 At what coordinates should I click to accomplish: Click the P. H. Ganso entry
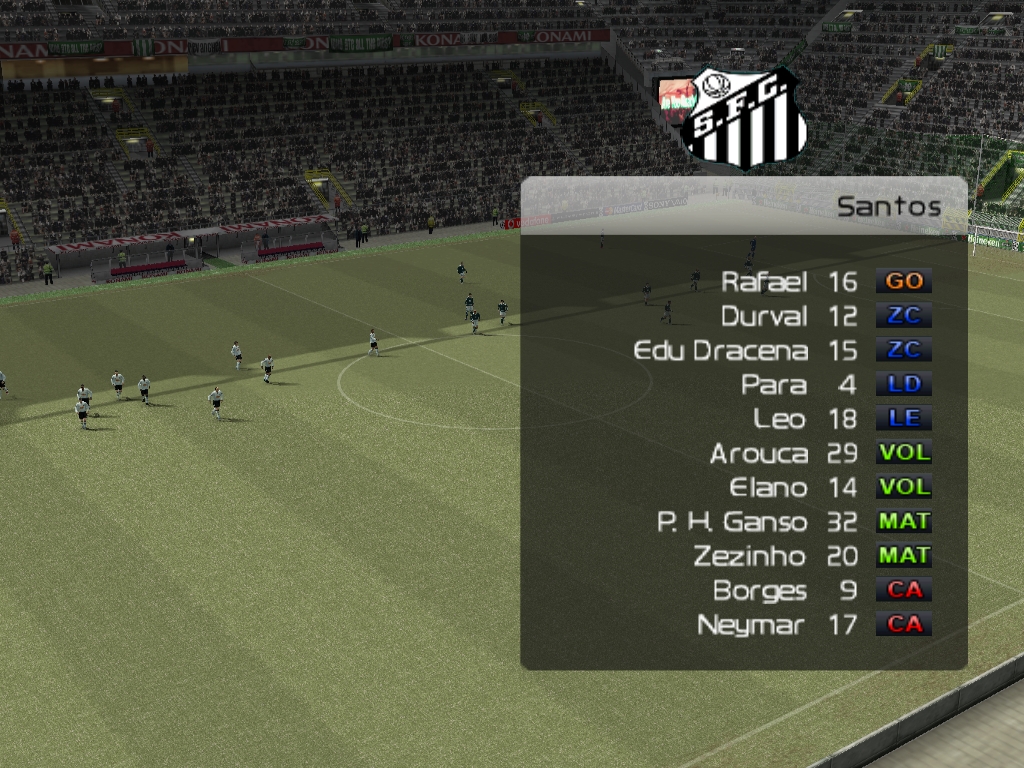click(x=732, y=522)
